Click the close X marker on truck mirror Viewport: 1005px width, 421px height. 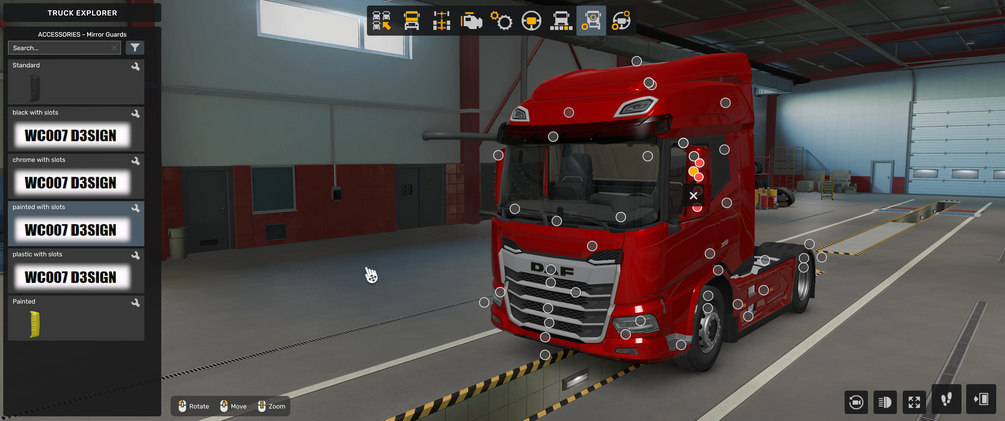pos(694,196)
